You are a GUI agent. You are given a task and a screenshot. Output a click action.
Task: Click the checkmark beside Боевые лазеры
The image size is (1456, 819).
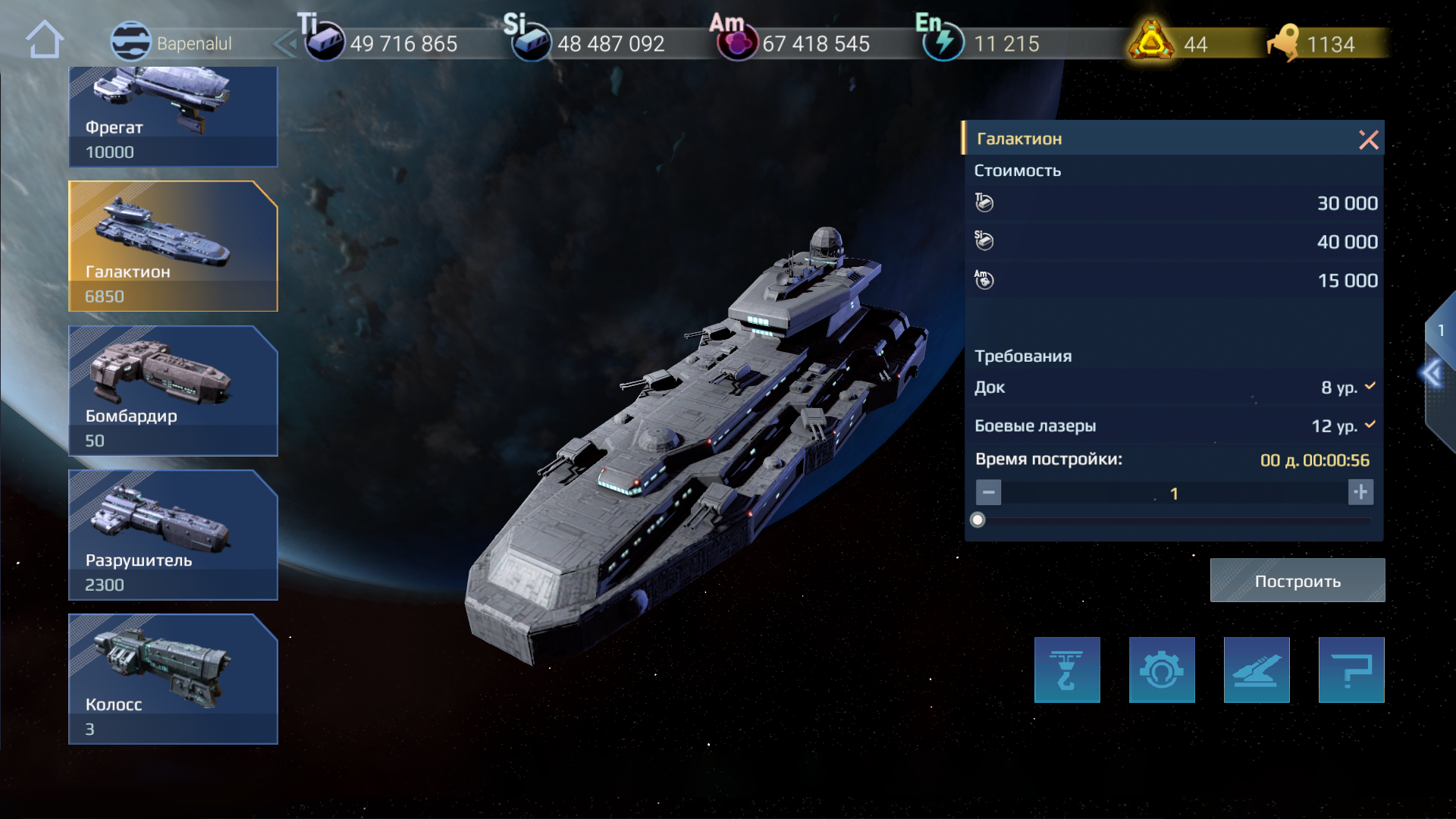1369,425
